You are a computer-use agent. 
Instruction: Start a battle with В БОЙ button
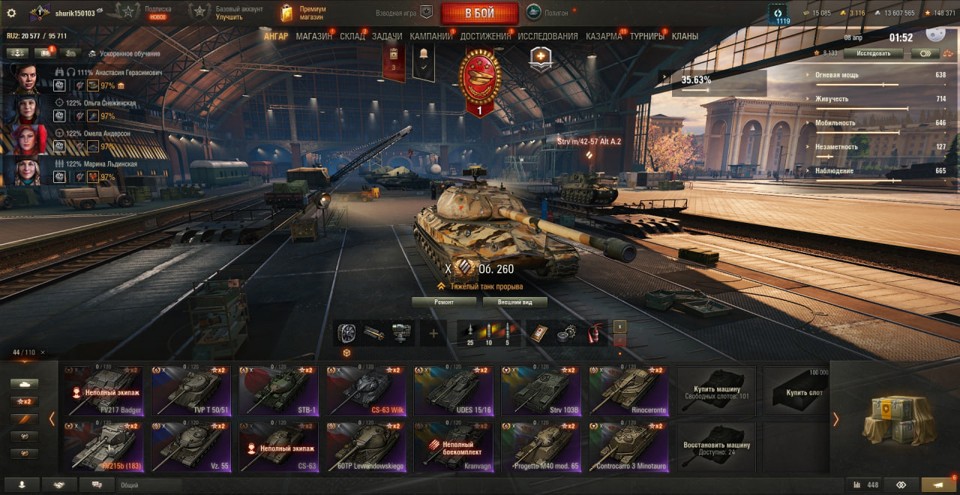[x=479, y=13]
